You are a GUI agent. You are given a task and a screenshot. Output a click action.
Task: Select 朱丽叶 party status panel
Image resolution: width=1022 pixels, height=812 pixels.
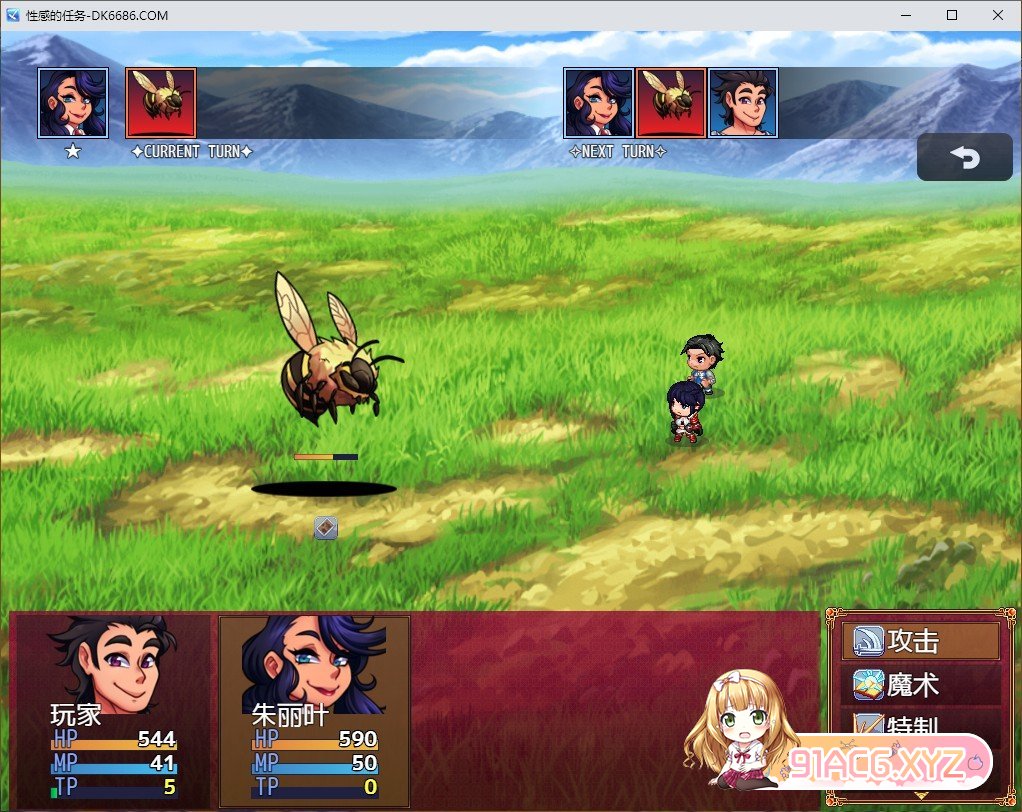coord(314,710)
